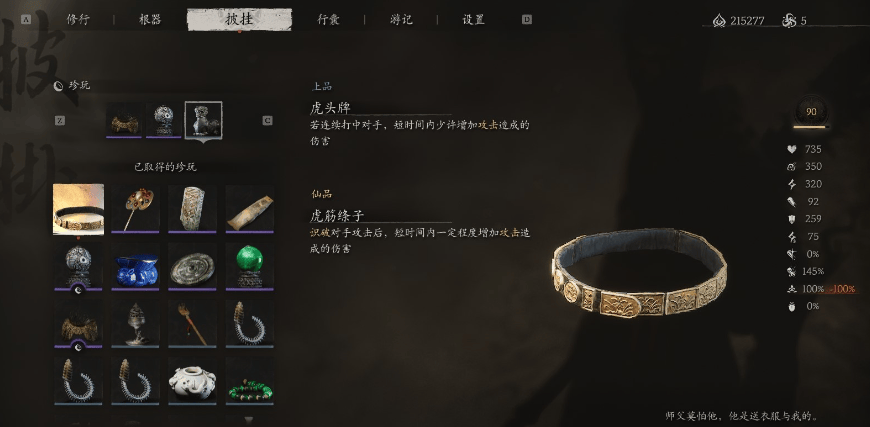Switch to the 修行 tab
This screenshot has height=427, width=870.
pos(78,19)
